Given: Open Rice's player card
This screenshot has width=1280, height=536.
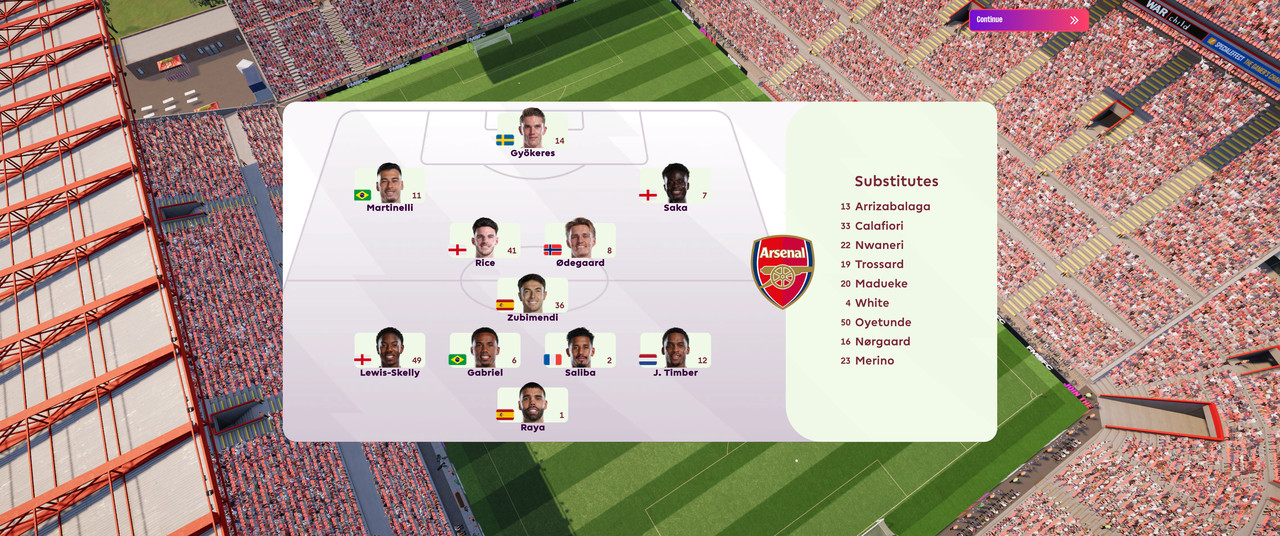Looking at the screenshot, I should pos(485,243).
